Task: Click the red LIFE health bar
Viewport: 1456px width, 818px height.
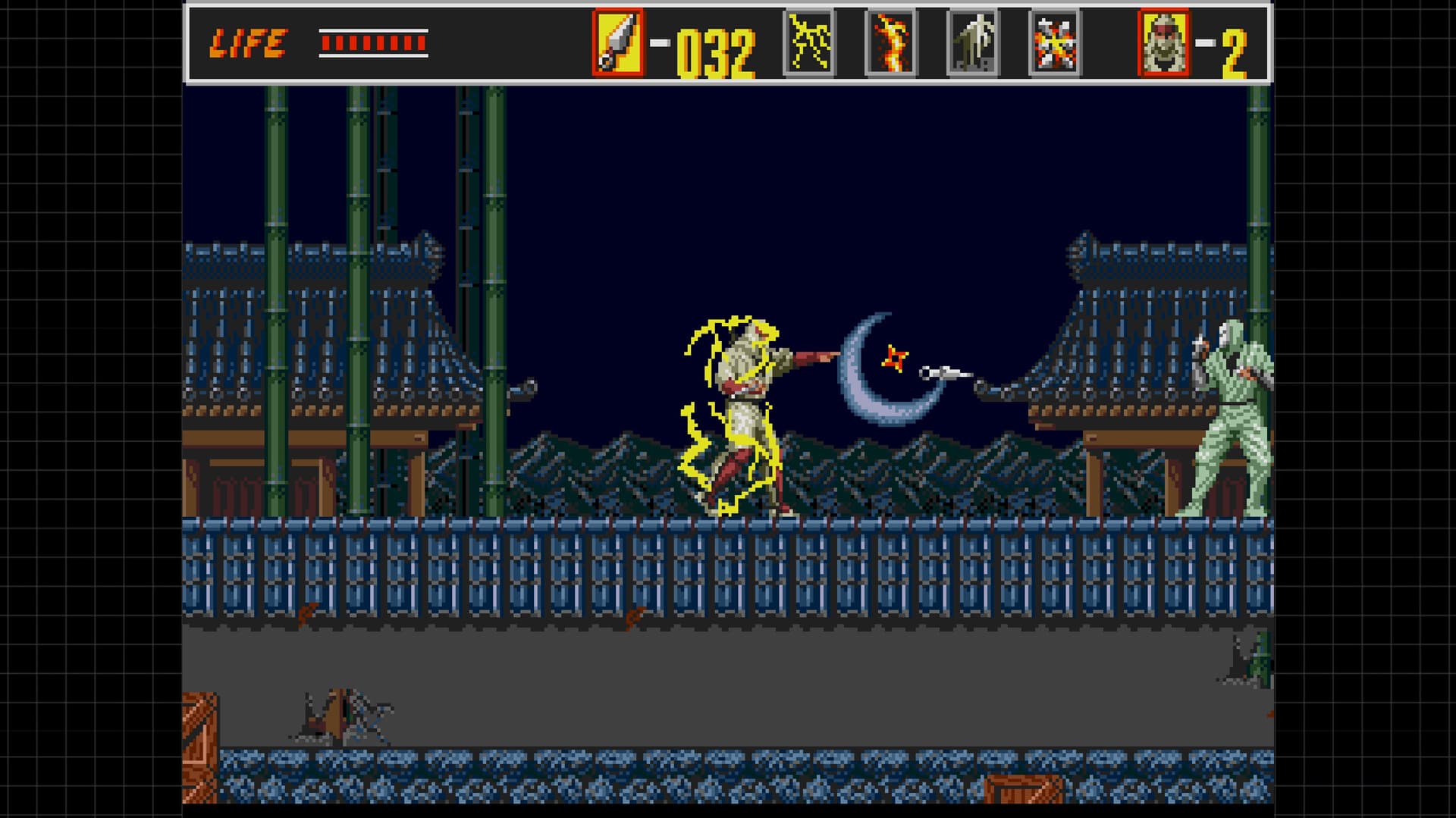Action: point(372,43)
